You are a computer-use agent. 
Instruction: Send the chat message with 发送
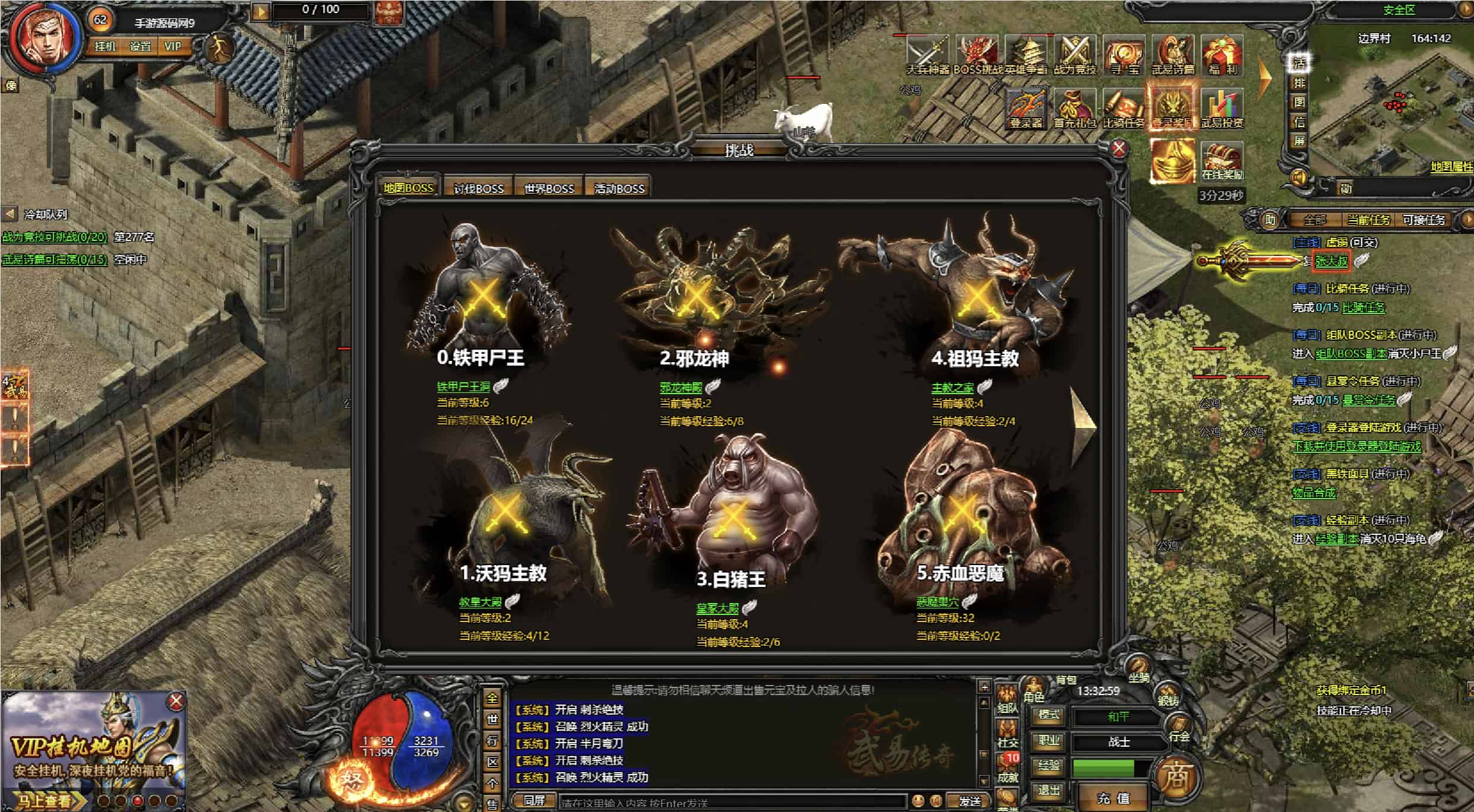(x=970, y=801)
